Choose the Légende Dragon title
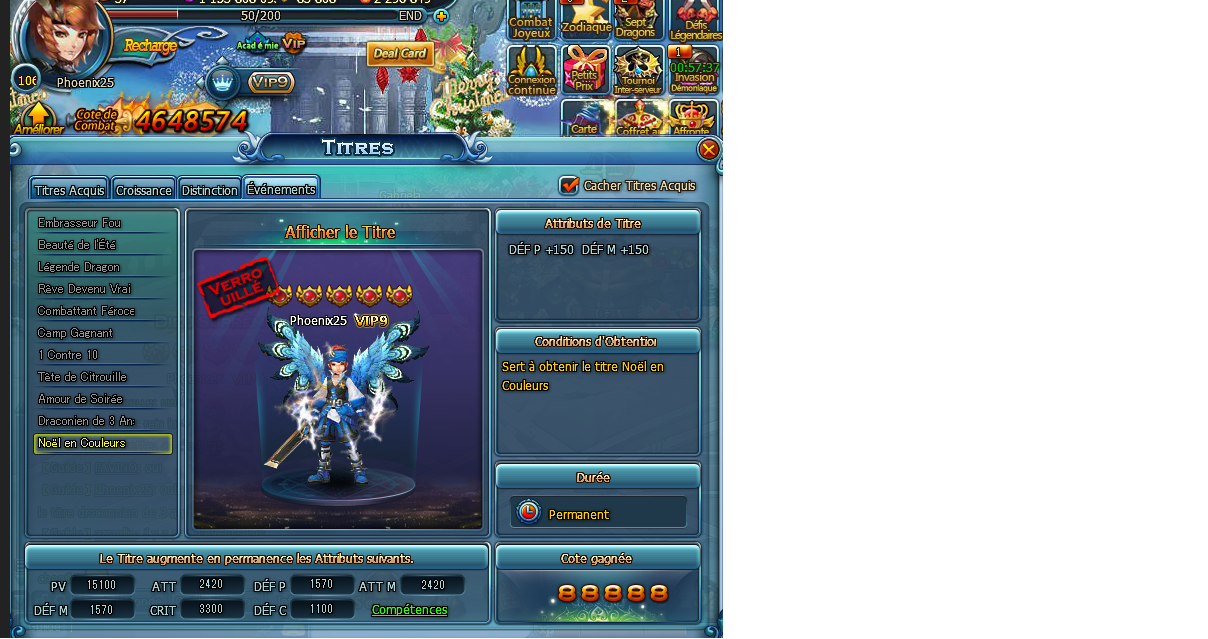 click(79, 267)
